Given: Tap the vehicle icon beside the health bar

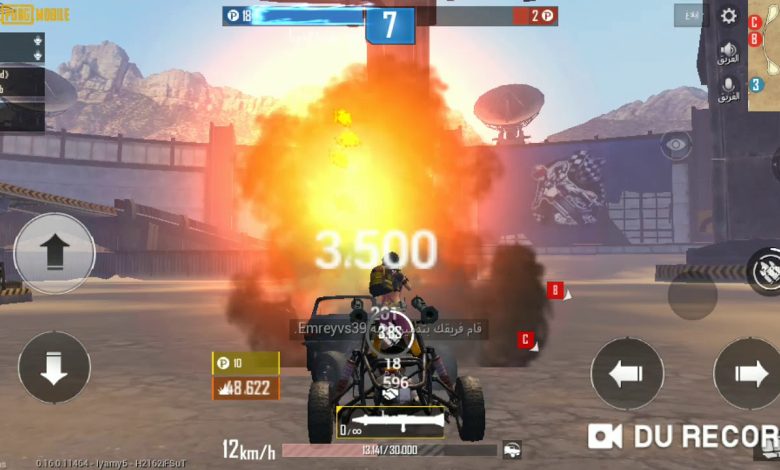Looking at the screenshot, I should tap(512, 450).
